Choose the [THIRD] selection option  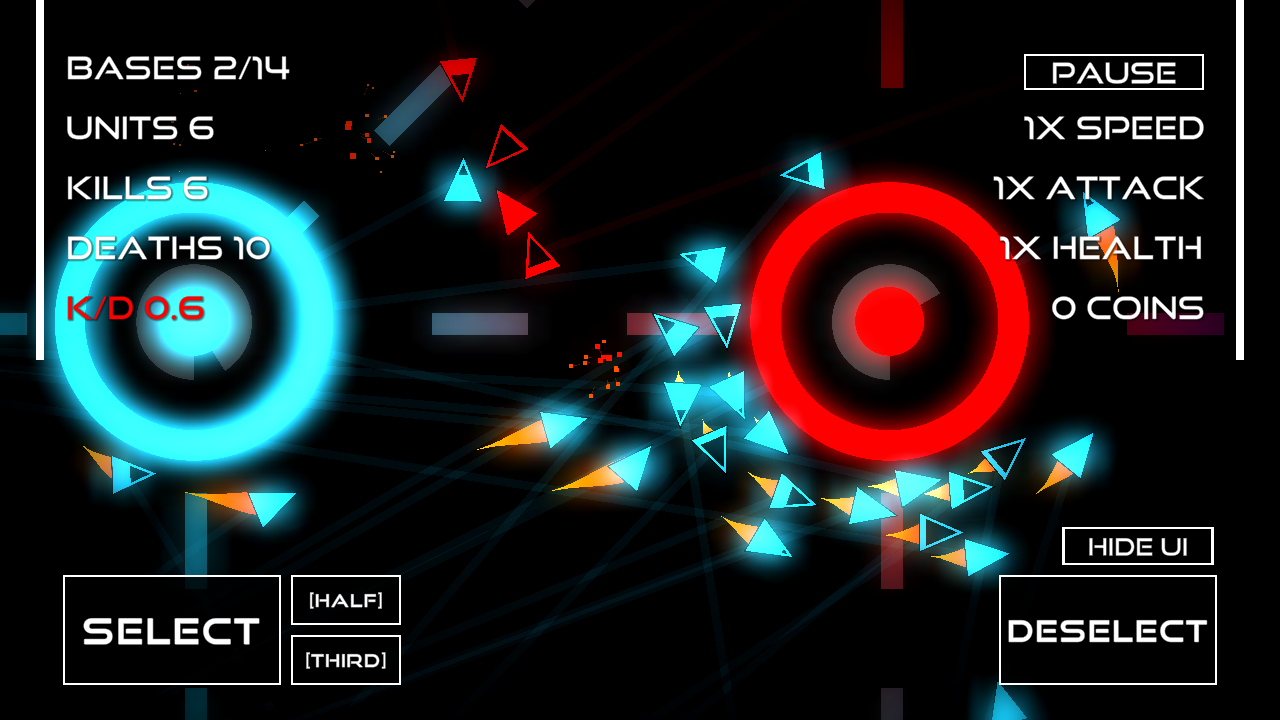point(346,660)
